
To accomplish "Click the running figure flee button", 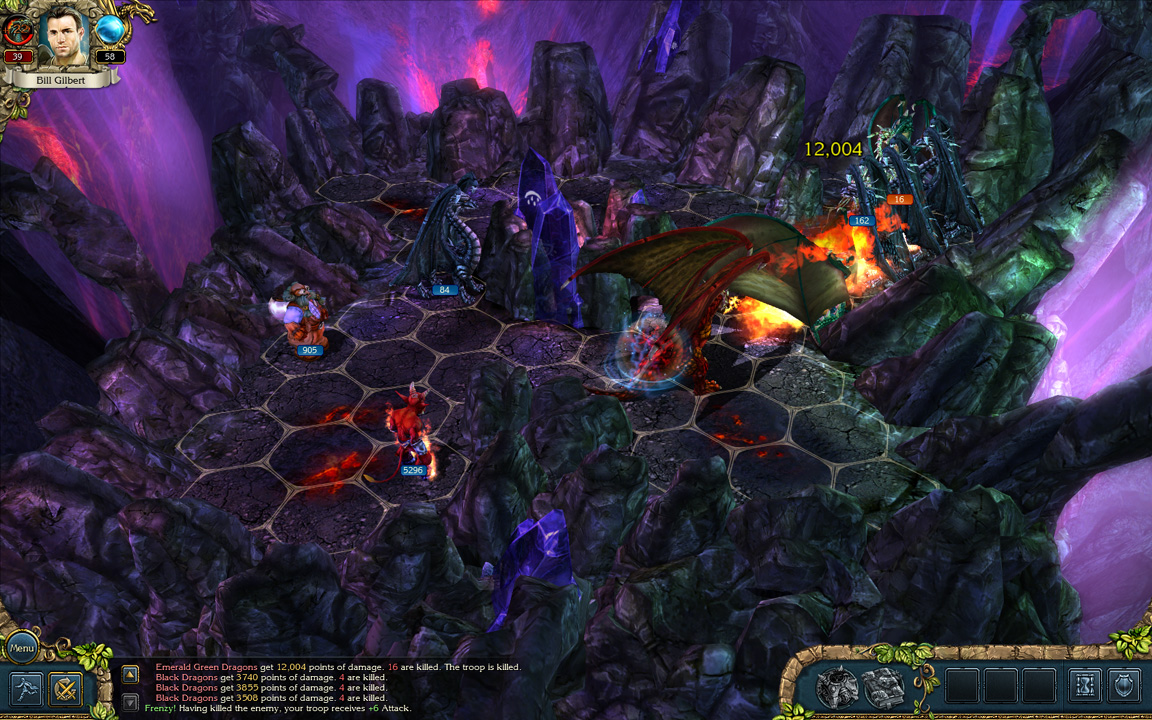I will point(25,689).
